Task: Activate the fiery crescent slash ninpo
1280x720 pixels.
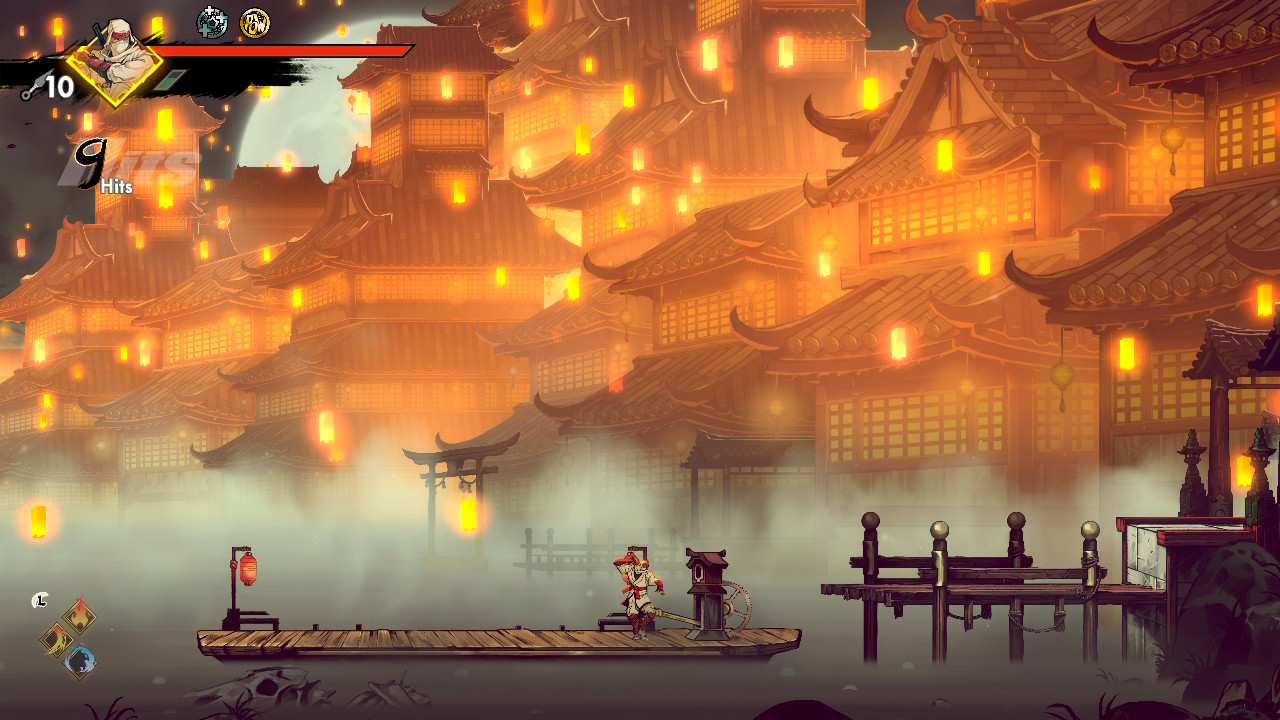Action: pos(57,639)
